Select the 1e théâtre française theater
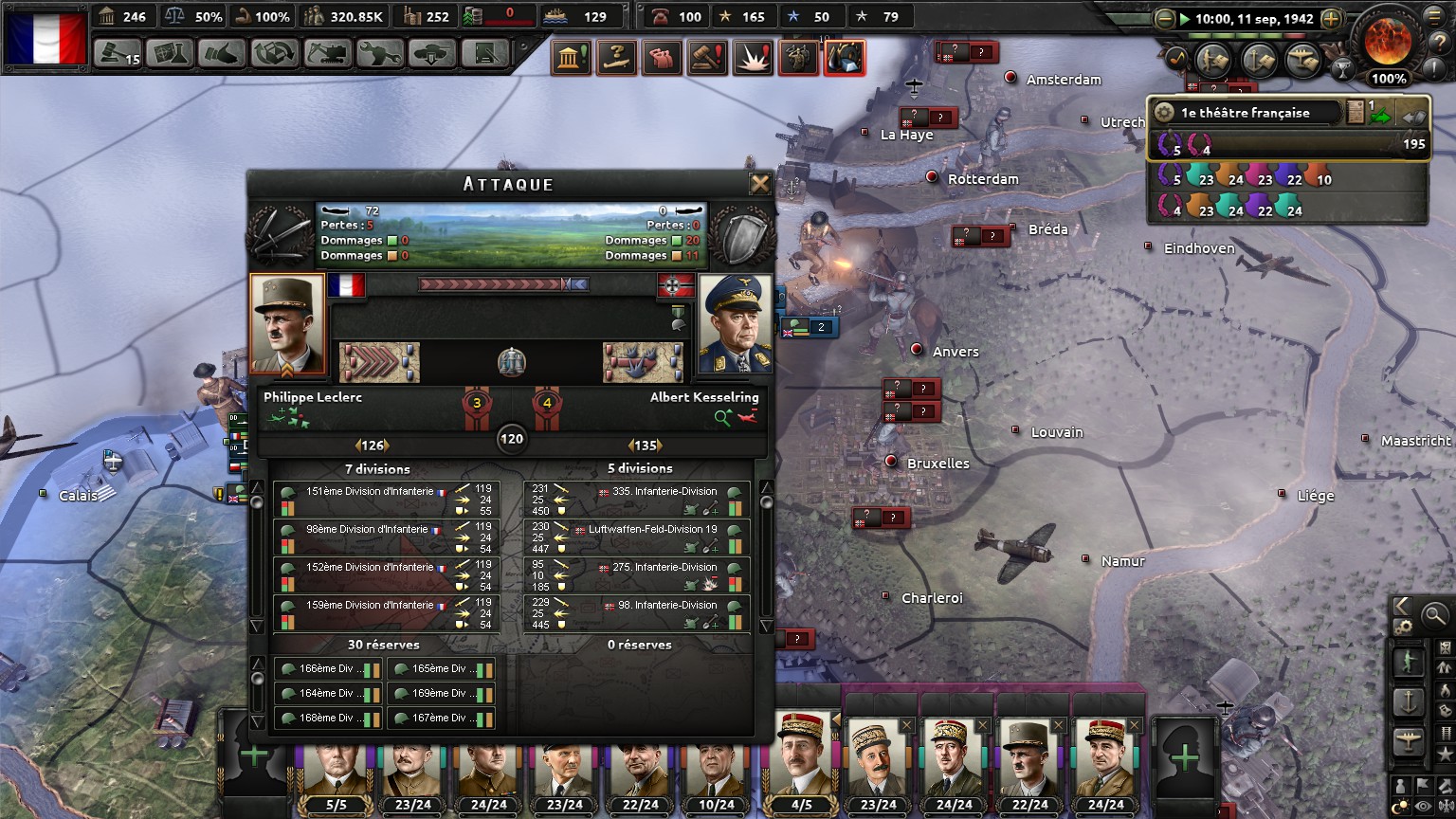The image size is (1456, 819). tap(1245, 113)
